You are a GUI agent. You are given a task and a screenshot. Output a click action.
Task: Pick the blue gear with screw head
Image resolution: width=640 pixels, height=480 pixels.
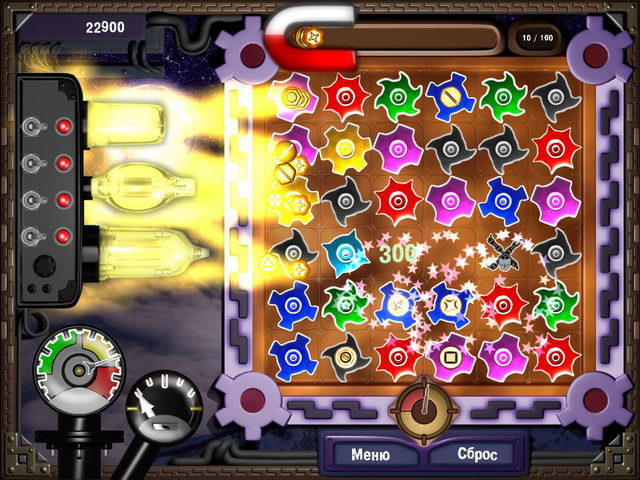(x=451, y=97)
